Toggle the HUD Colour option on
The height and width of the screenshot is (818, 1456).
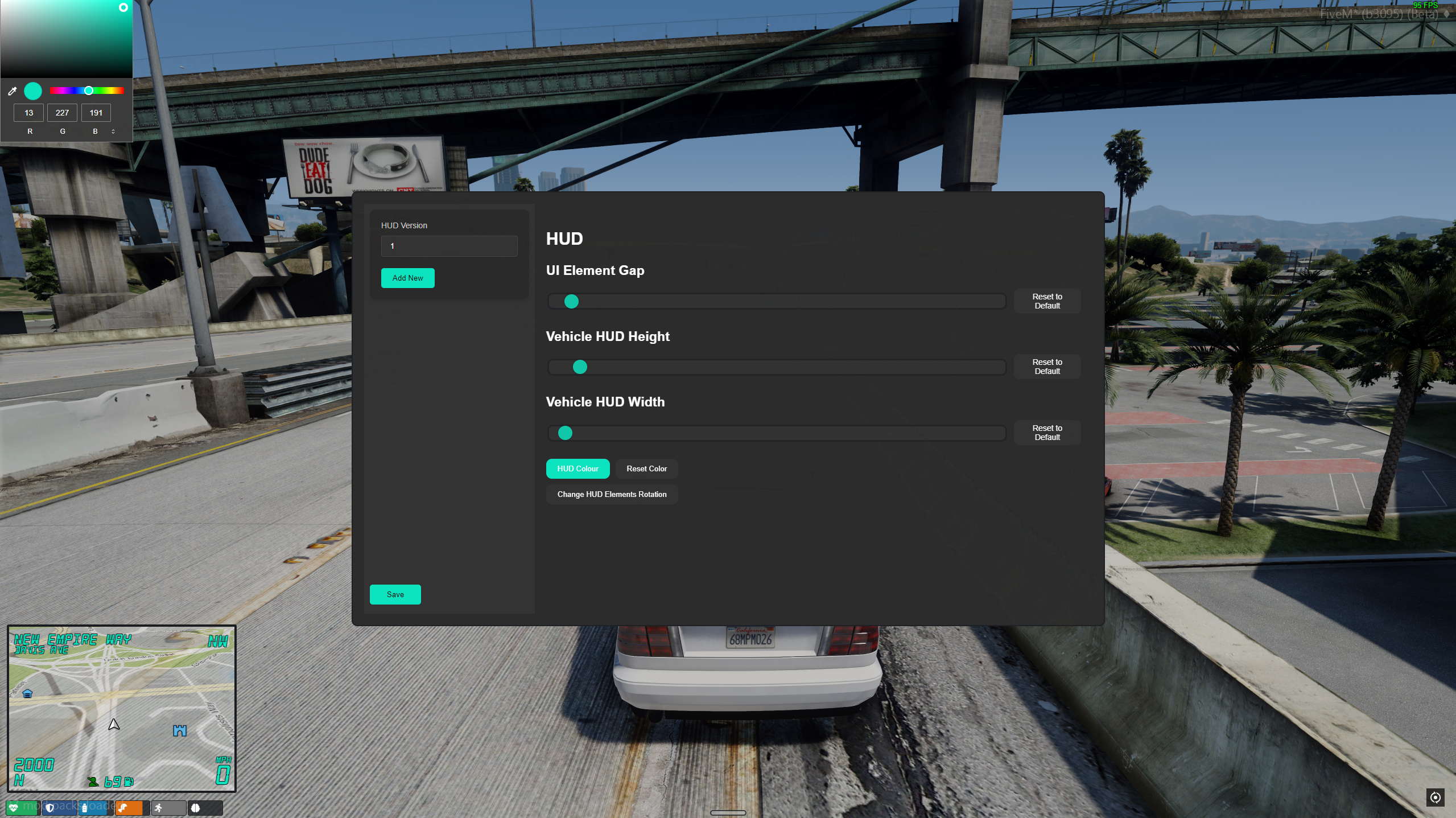(578, 468)
